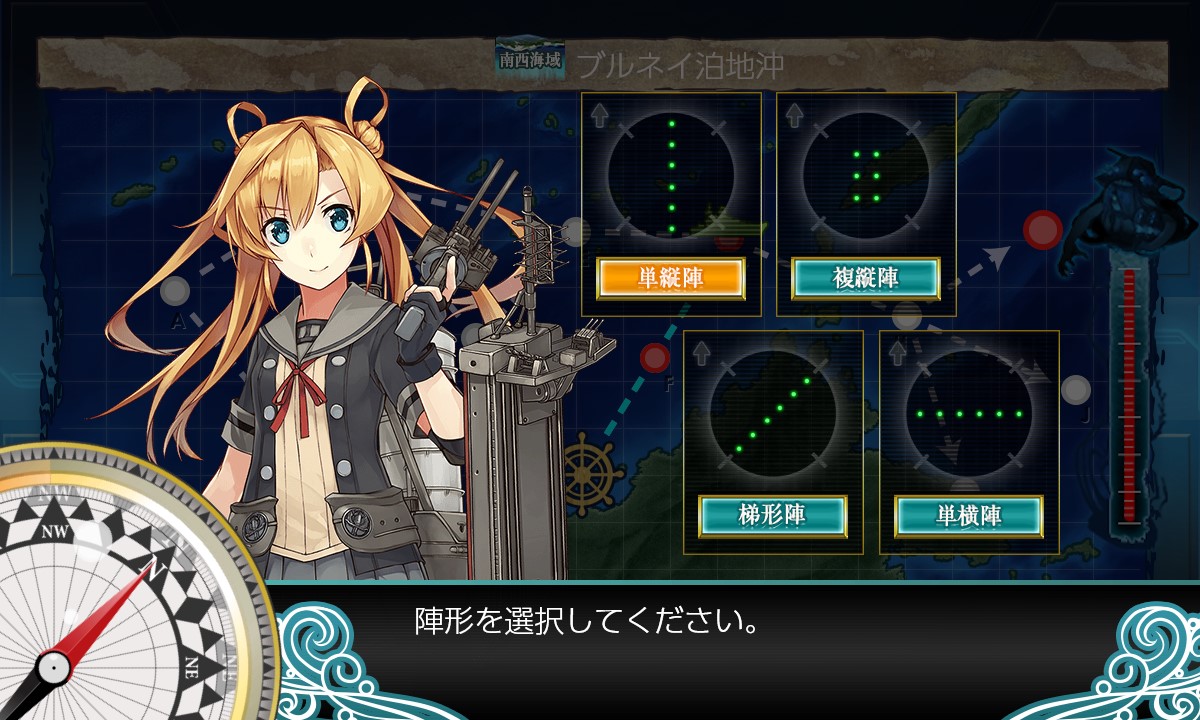Viewport: 1200px width, 720px height.
Task: Select the 単縦陣 line ahead formation
Action: pos(670,279)
